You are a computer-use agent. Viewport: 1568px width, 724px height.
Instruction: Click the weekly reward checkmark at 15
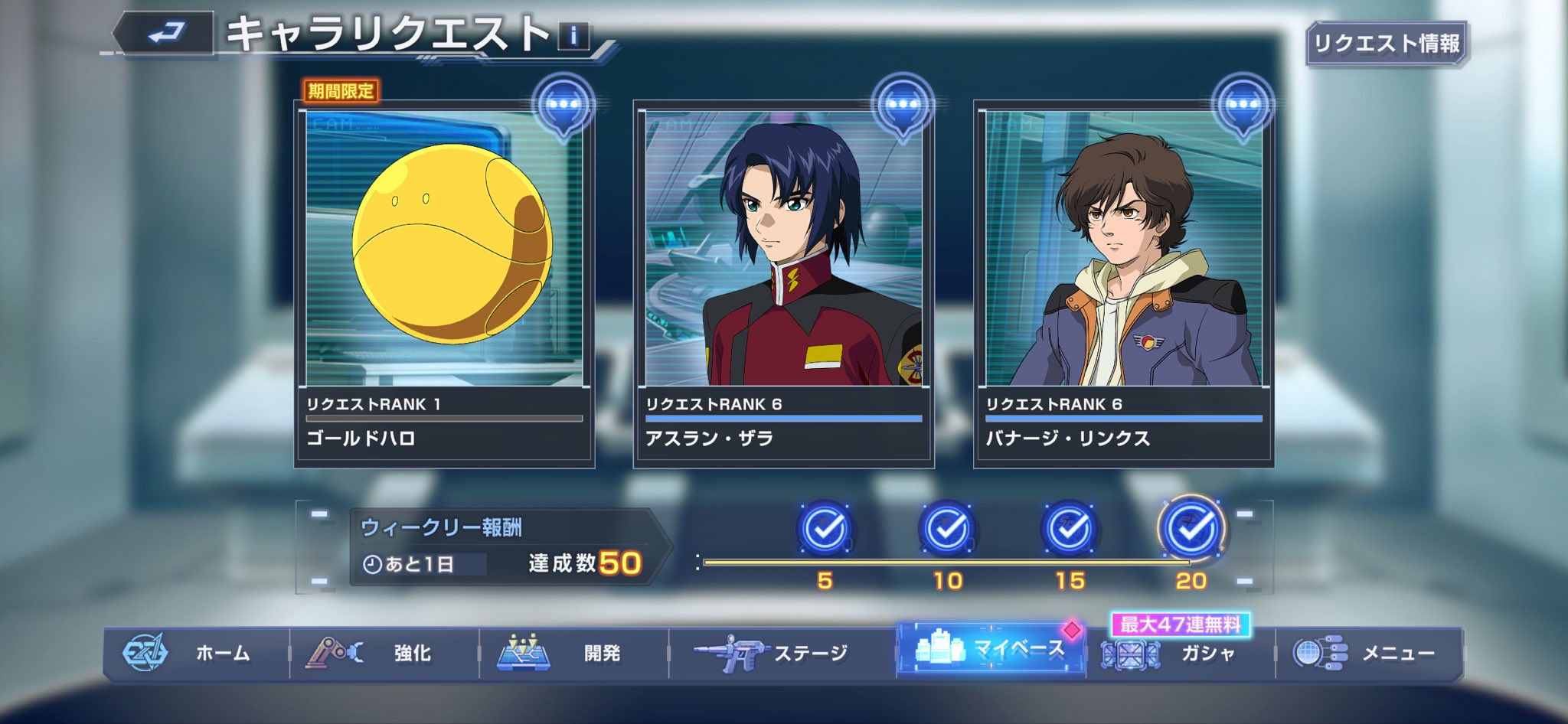pos(1070,529)
